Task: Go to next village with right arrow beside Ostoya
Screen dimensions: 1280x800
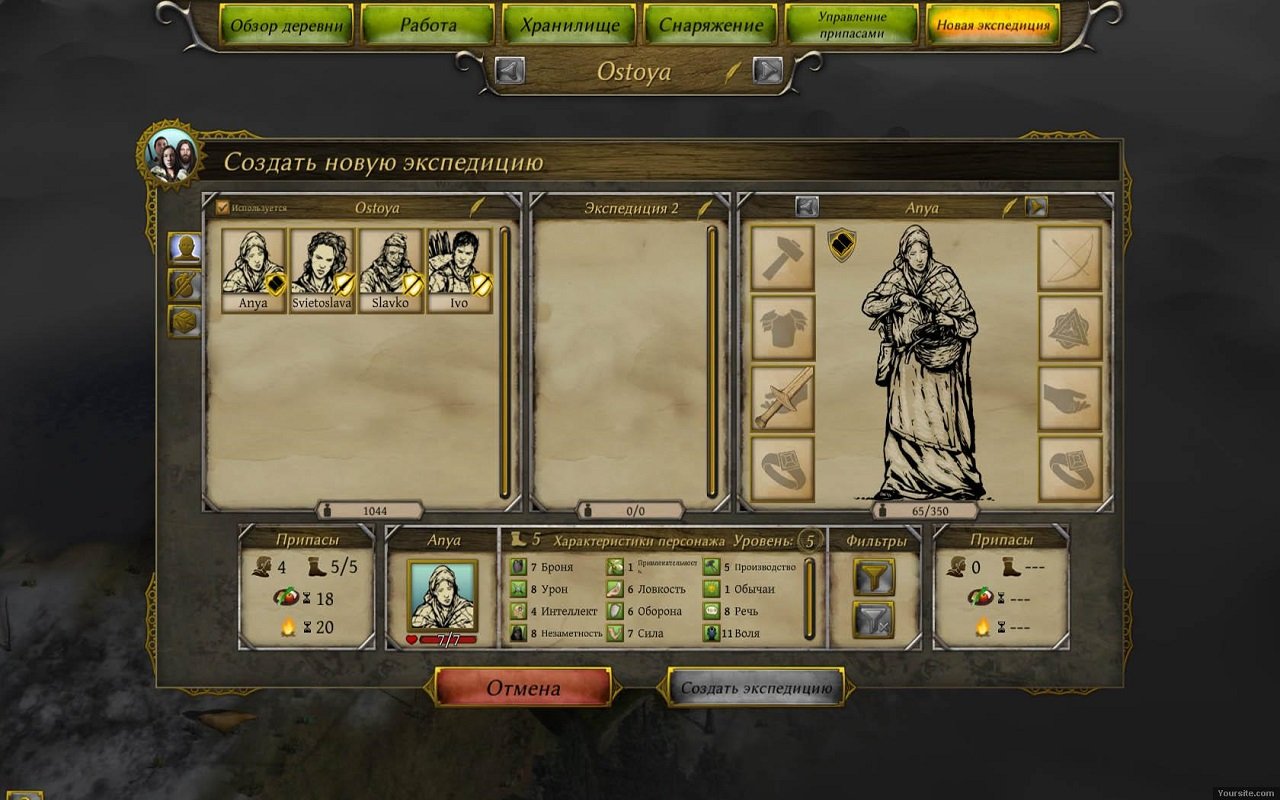Action: click(x=767, y=71)
